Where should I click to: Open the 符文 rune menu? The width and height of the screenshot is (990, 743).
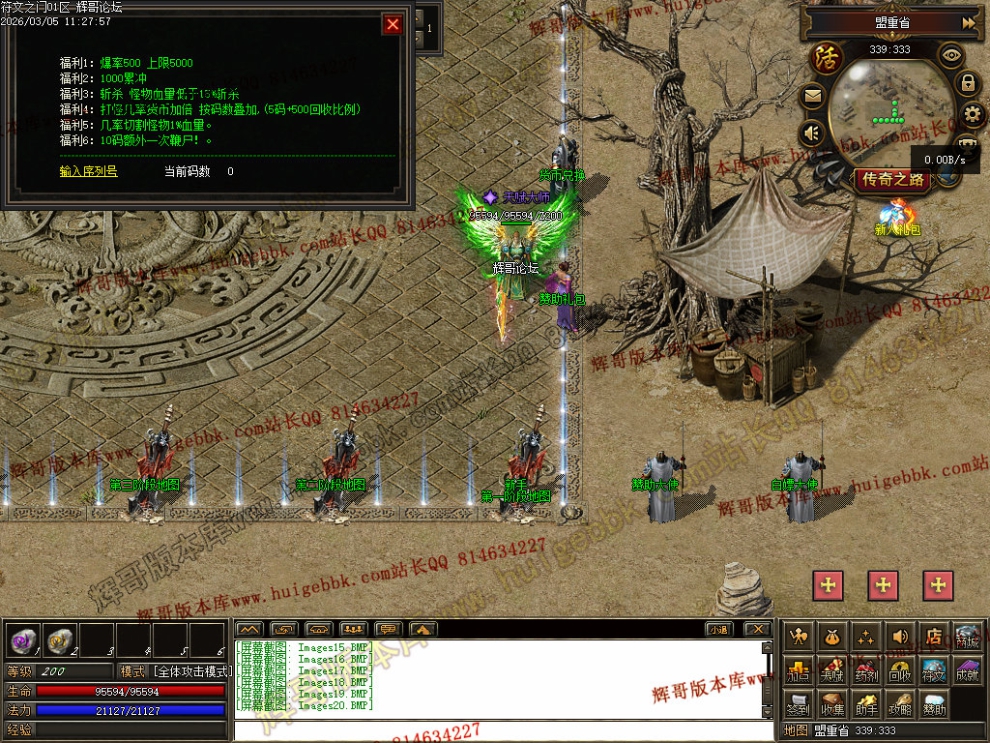pos(934,670)
